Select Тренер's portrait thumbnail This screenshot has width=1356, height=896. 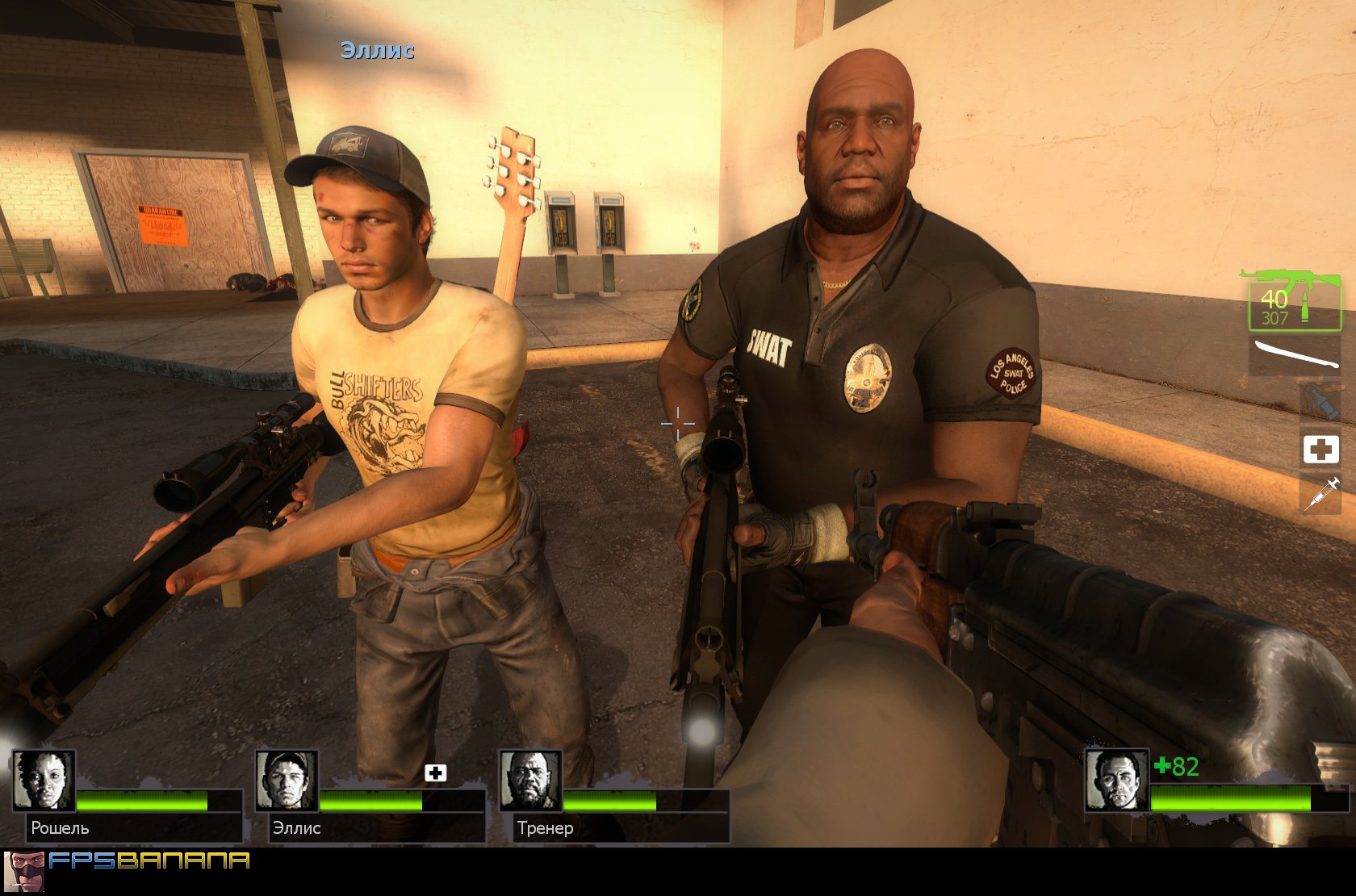click(529, 779)
